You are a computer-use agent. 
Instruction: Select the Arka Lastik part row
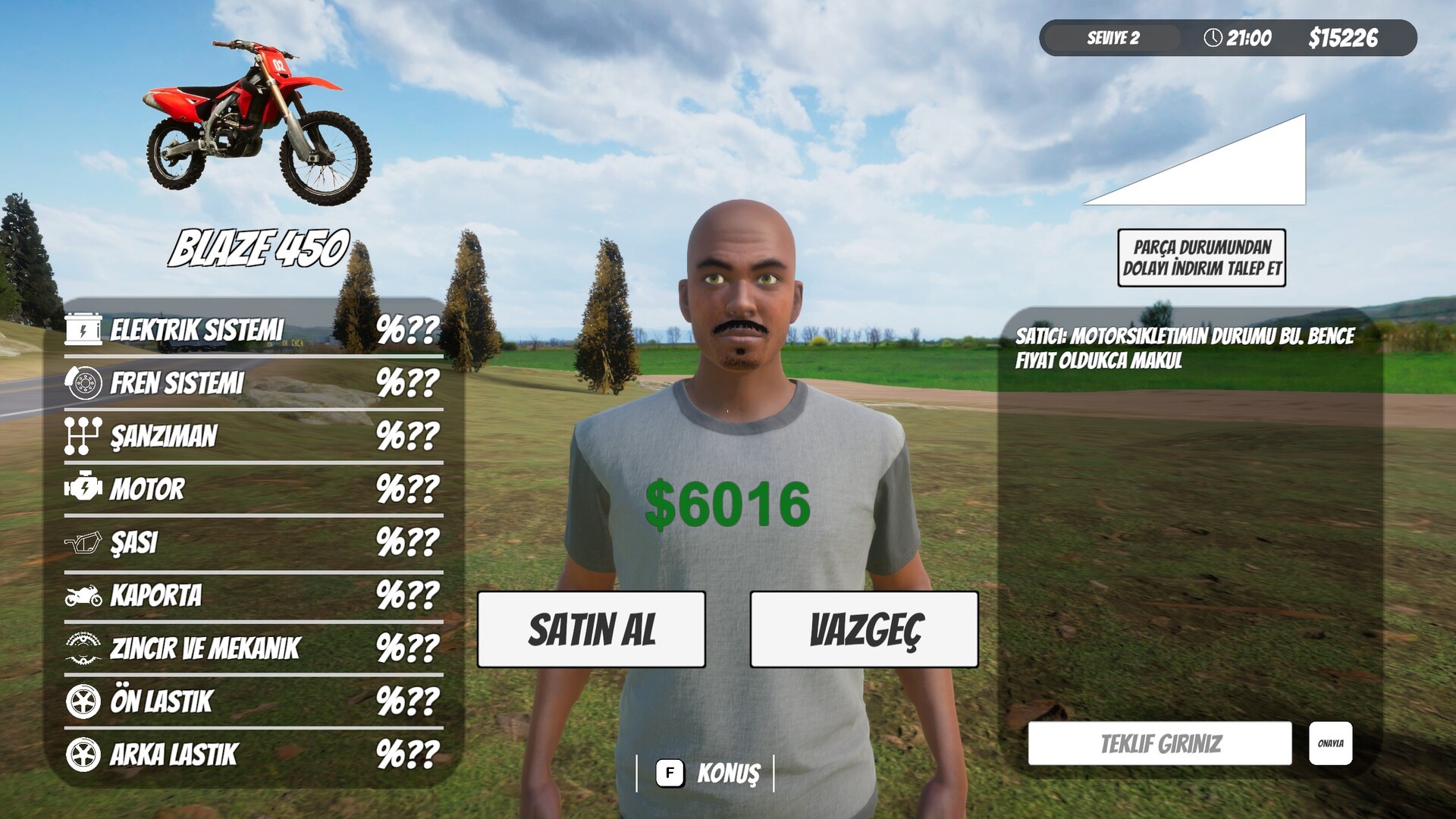click(x=253, y=755)
